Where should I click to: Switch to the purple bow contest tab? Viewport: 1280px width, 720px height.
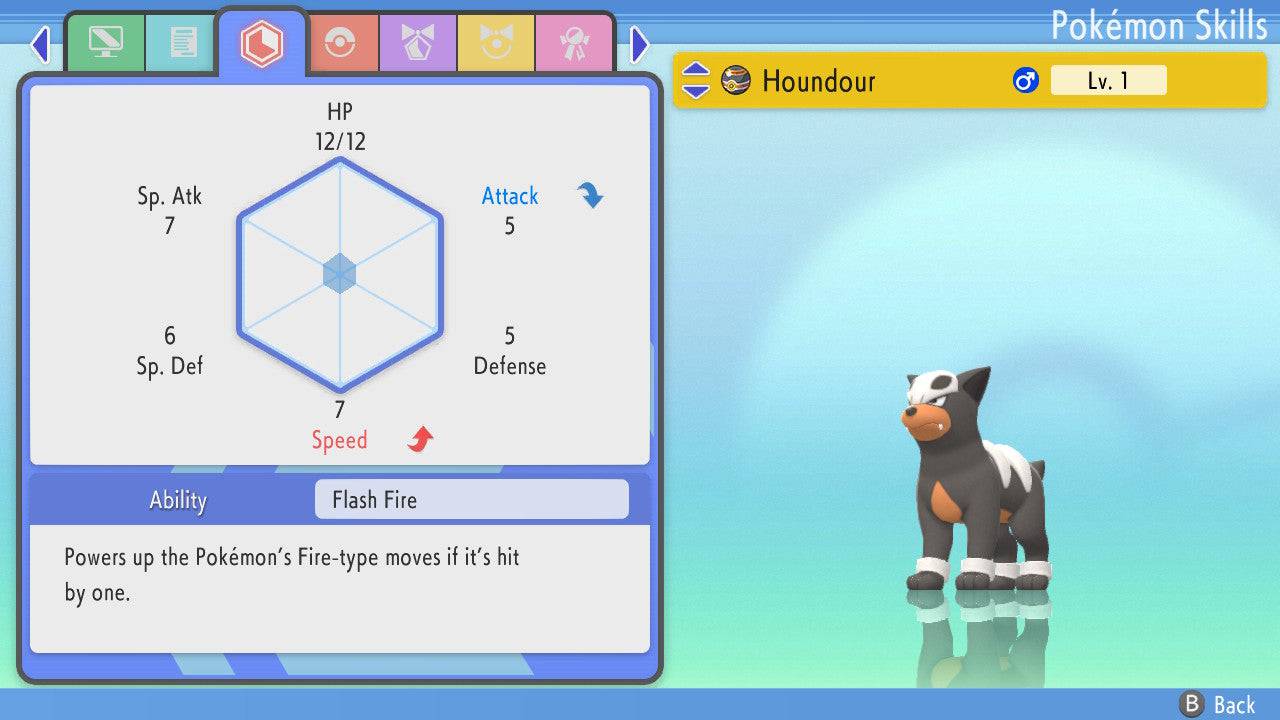pyautogui.click(x=418, y=43)
